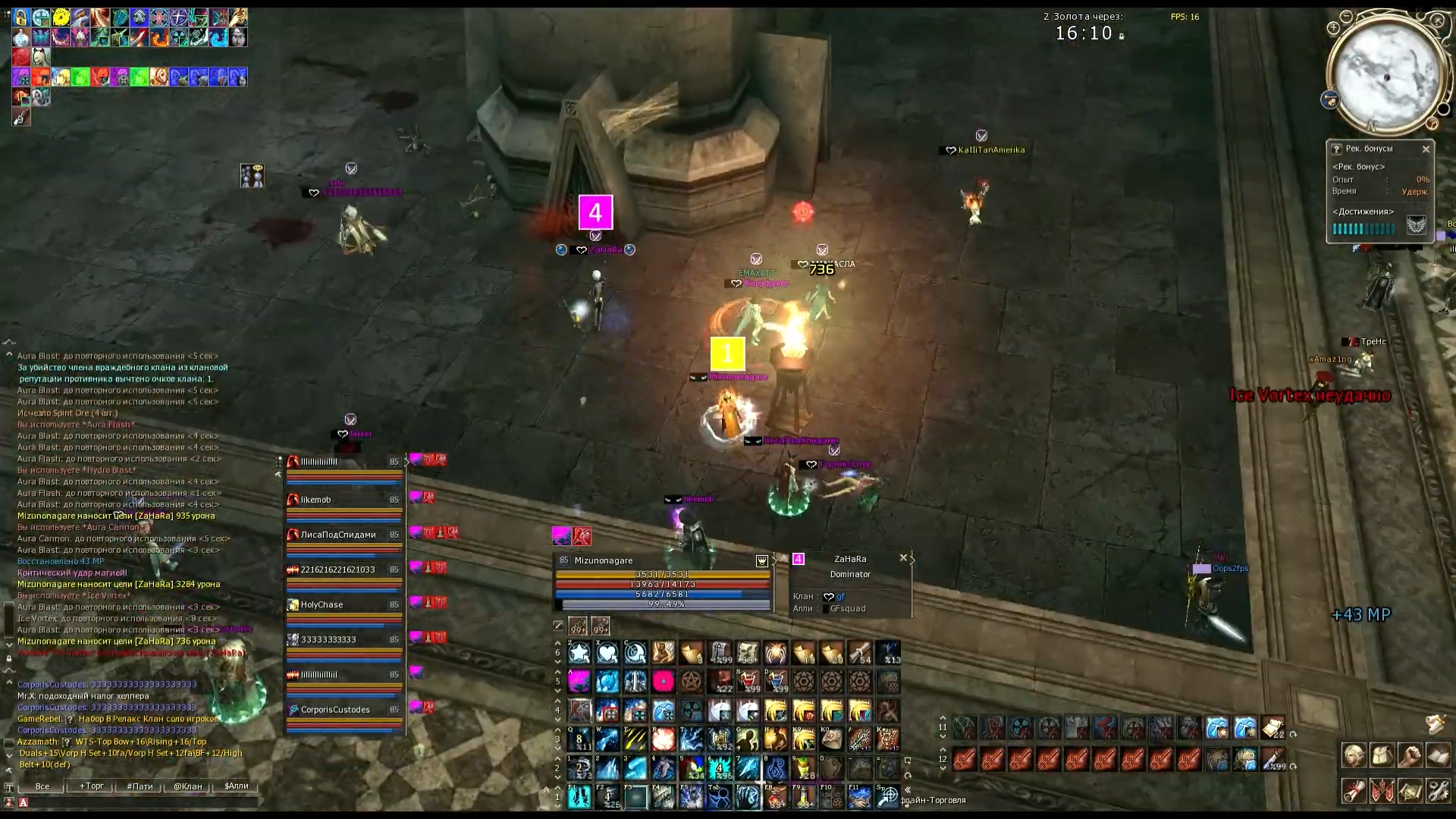Toggle the small checkbox left of the quick-use slots
This screenshot has width=1456, height=819.
tap(557, 625)
